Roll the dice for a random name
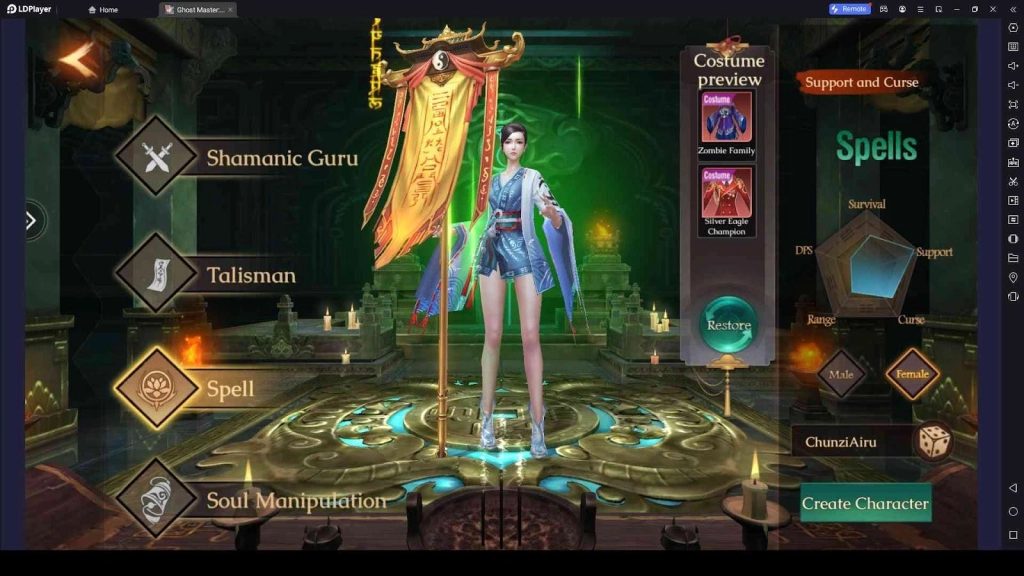 tap(934, 441)
